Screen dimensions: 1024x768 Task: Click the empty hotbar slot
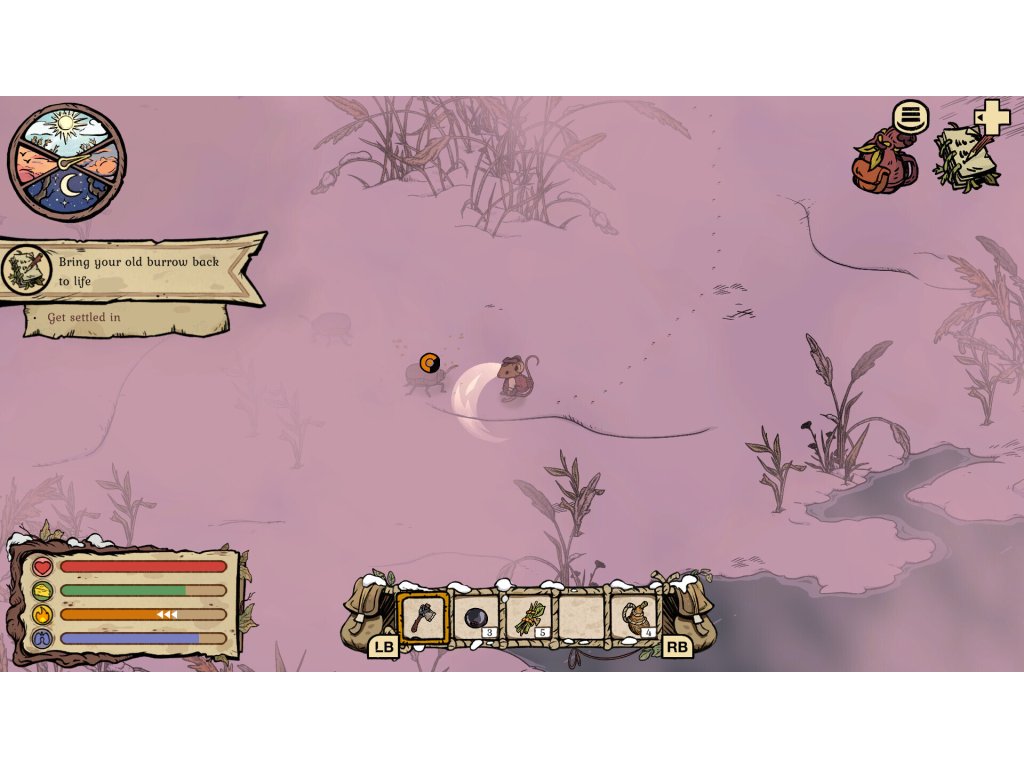(581, 617)
